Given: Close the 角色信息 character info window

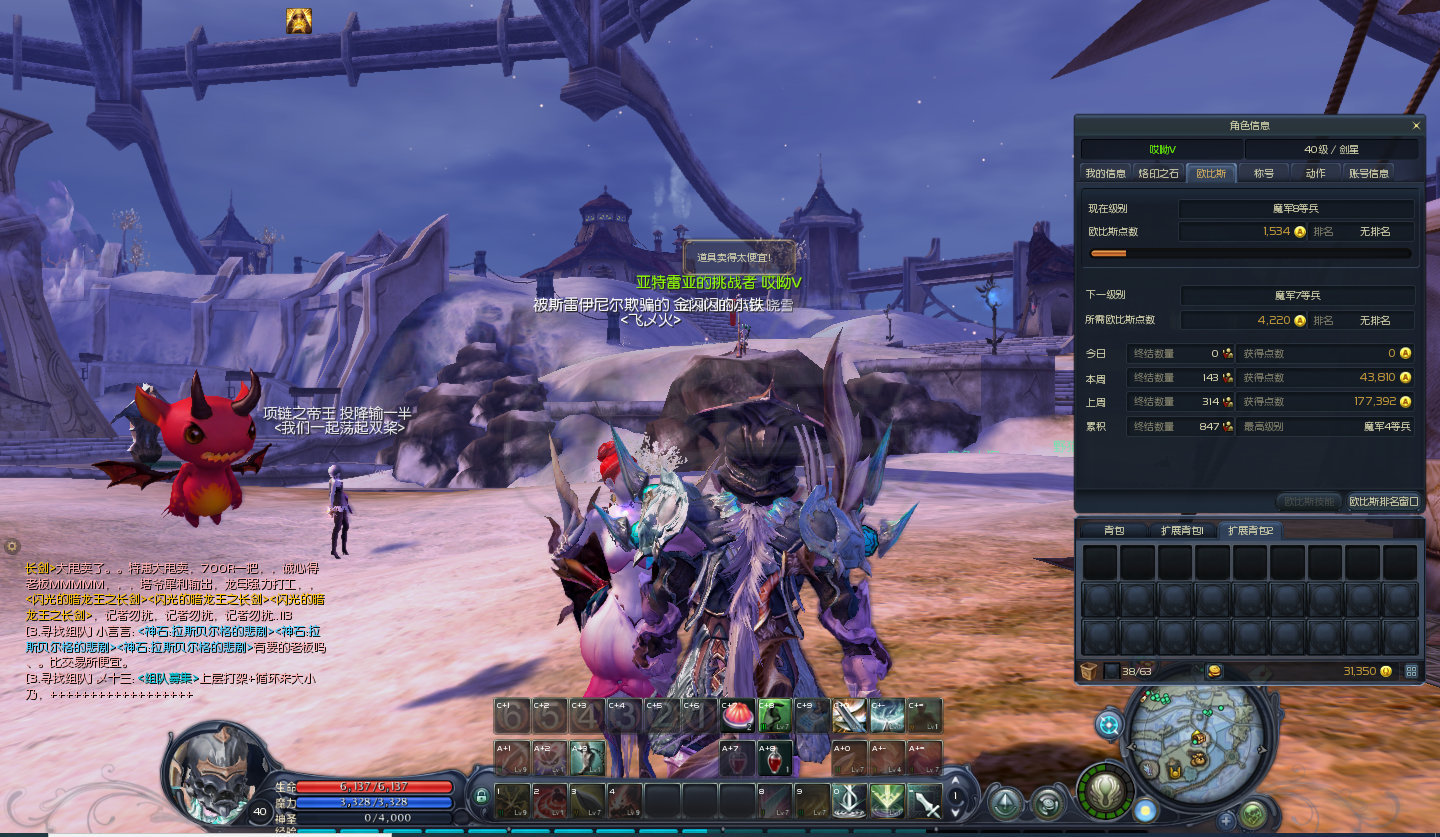Looking at the screenshot, I should click(1416, 126).
